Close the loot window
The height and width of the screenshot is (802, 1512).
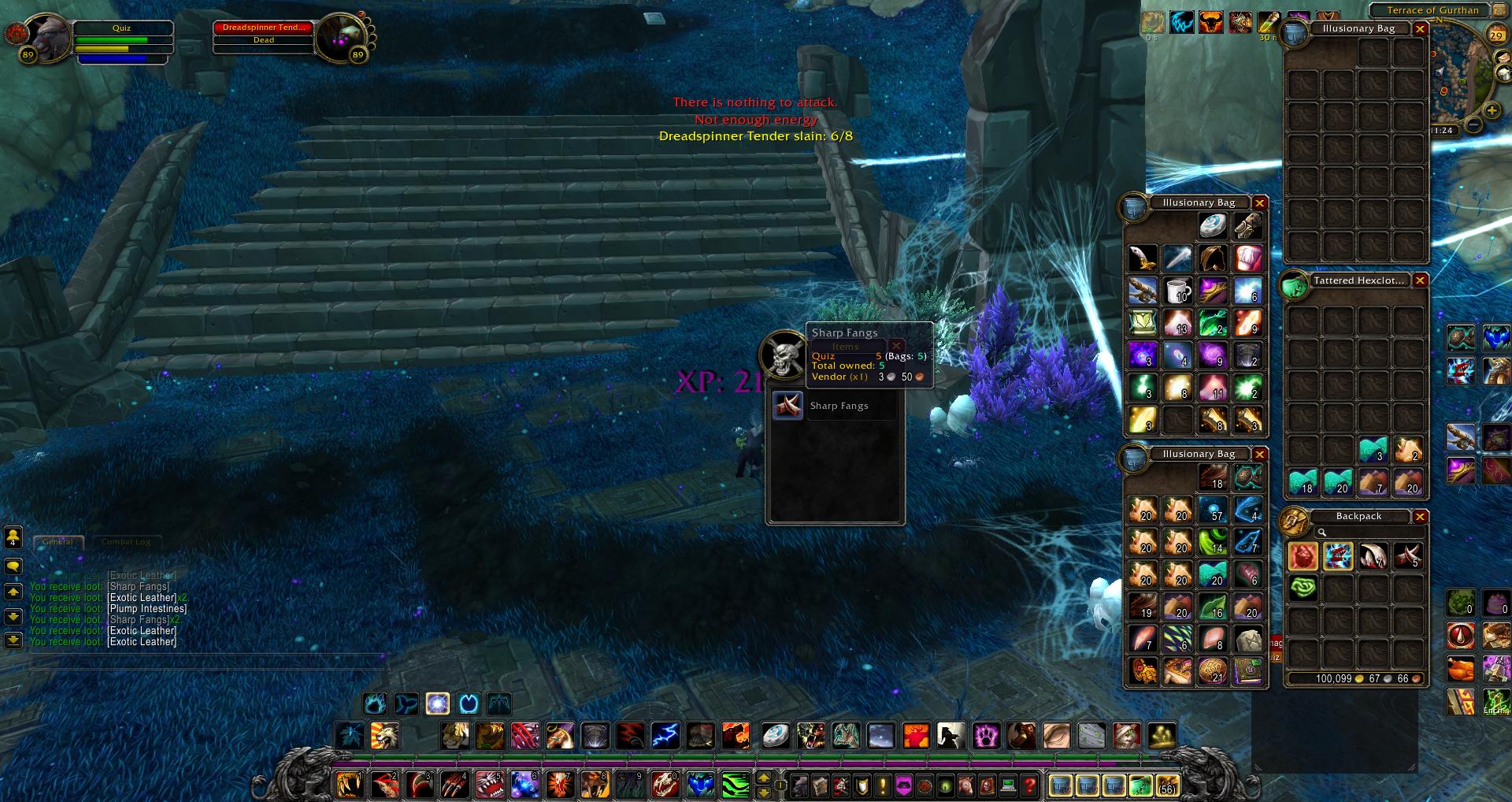pos(896,346)
